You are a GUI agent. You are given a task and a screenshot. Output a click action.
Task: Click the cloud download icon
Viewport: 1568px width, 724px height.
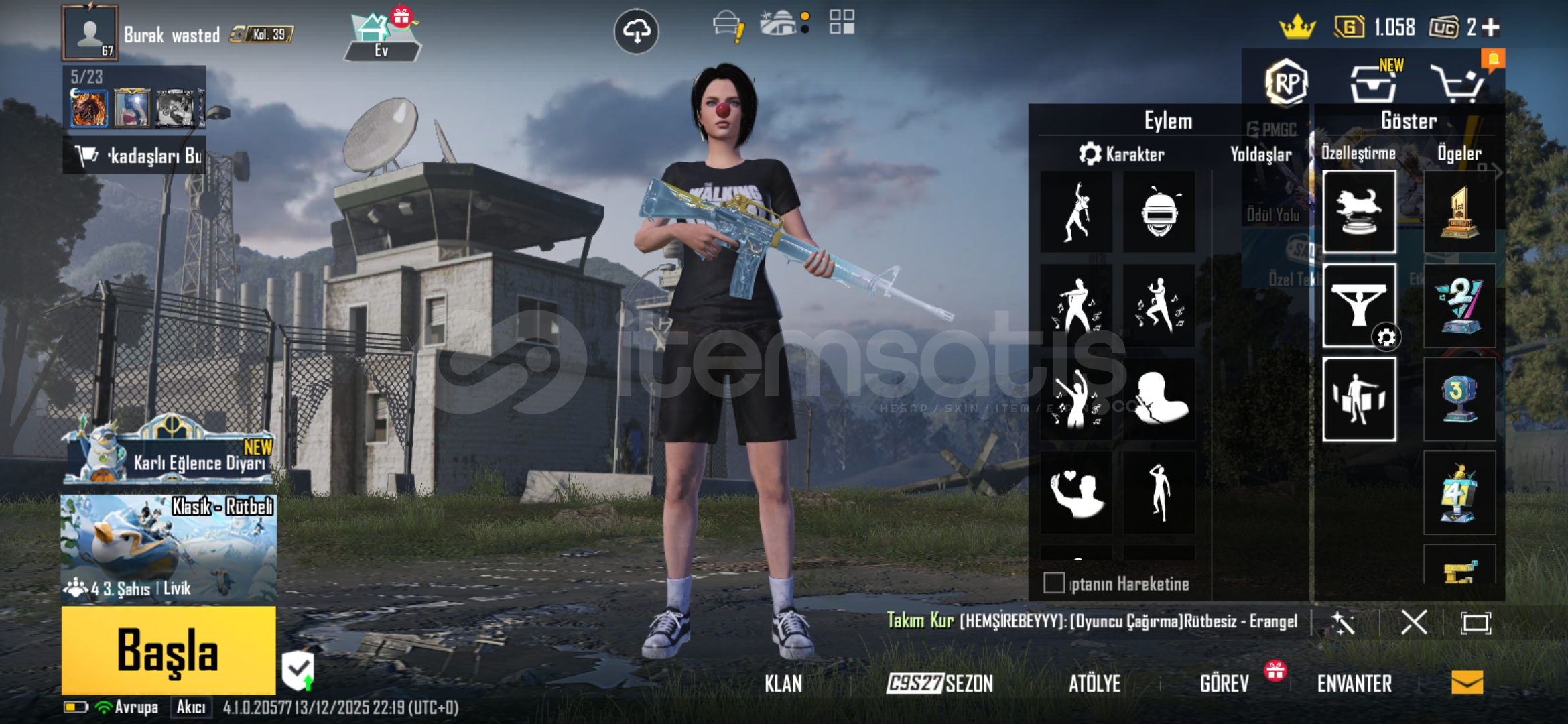click(636, 31)
